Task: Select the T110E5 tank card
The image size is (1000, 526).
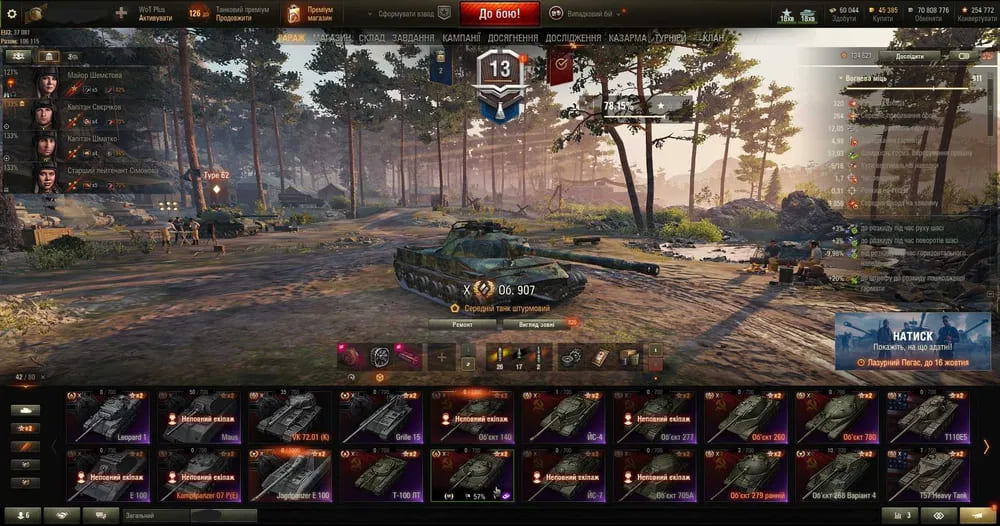Action: coord(927,416)
